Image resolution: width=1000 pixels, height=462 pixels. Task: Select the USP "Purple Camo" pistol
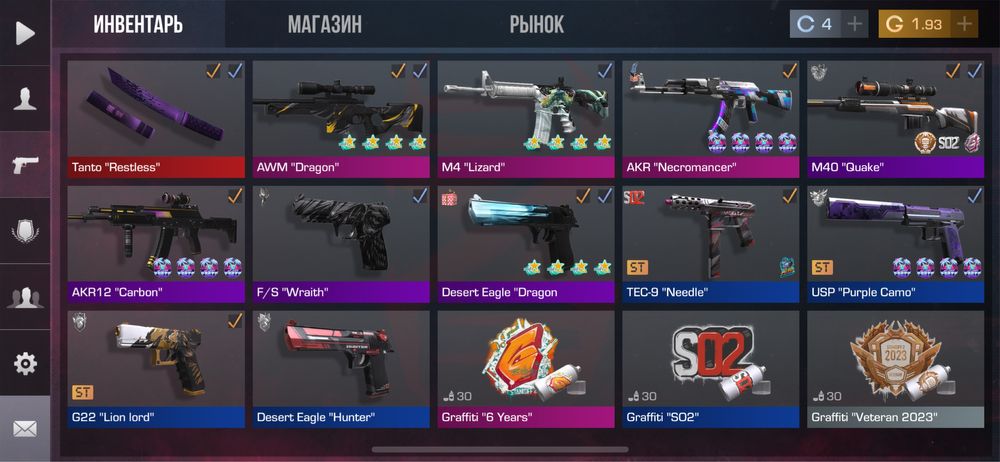(x=895, y=243)
